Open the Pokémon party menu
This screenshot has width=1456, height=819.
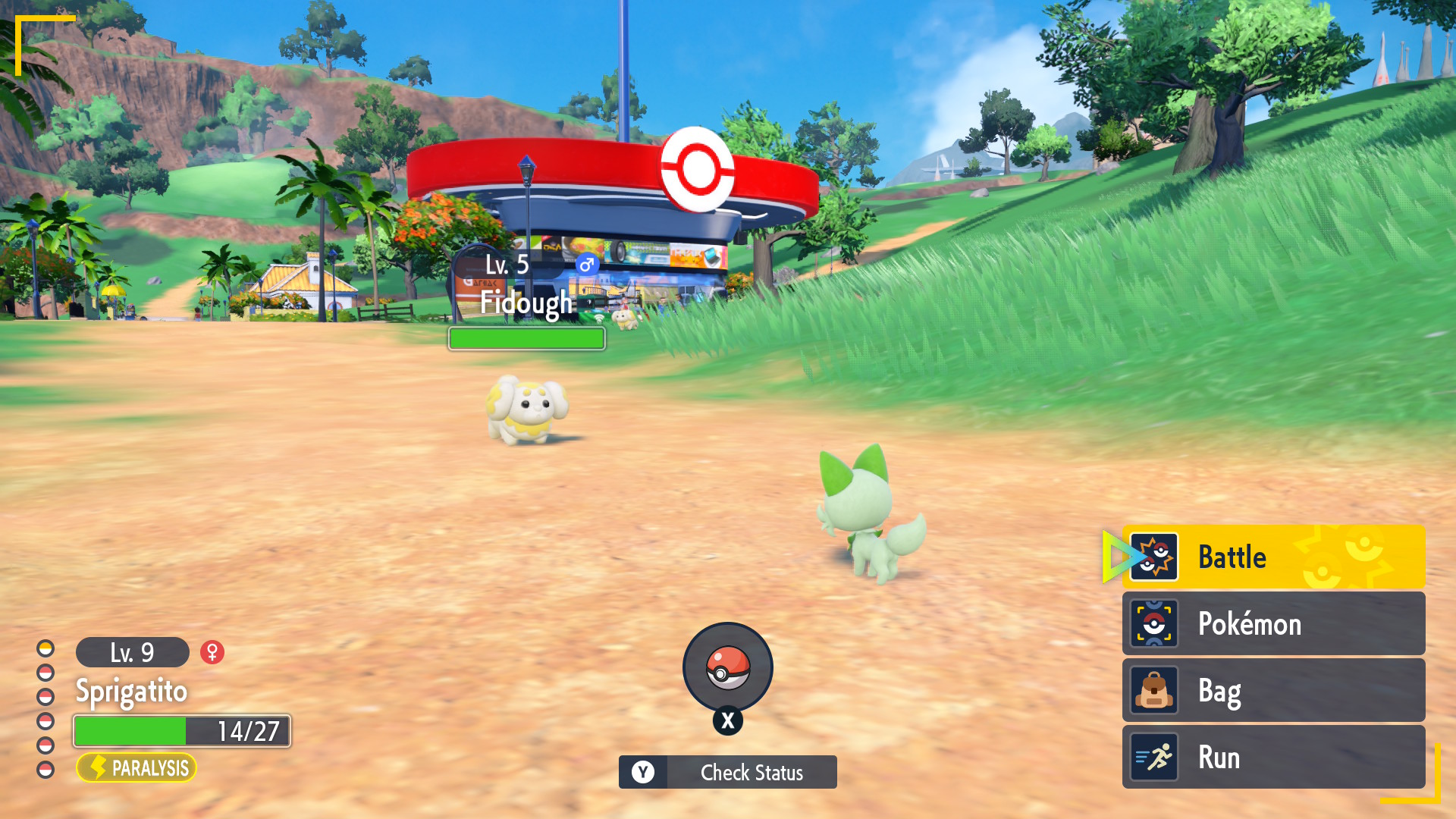point(1272,624)
